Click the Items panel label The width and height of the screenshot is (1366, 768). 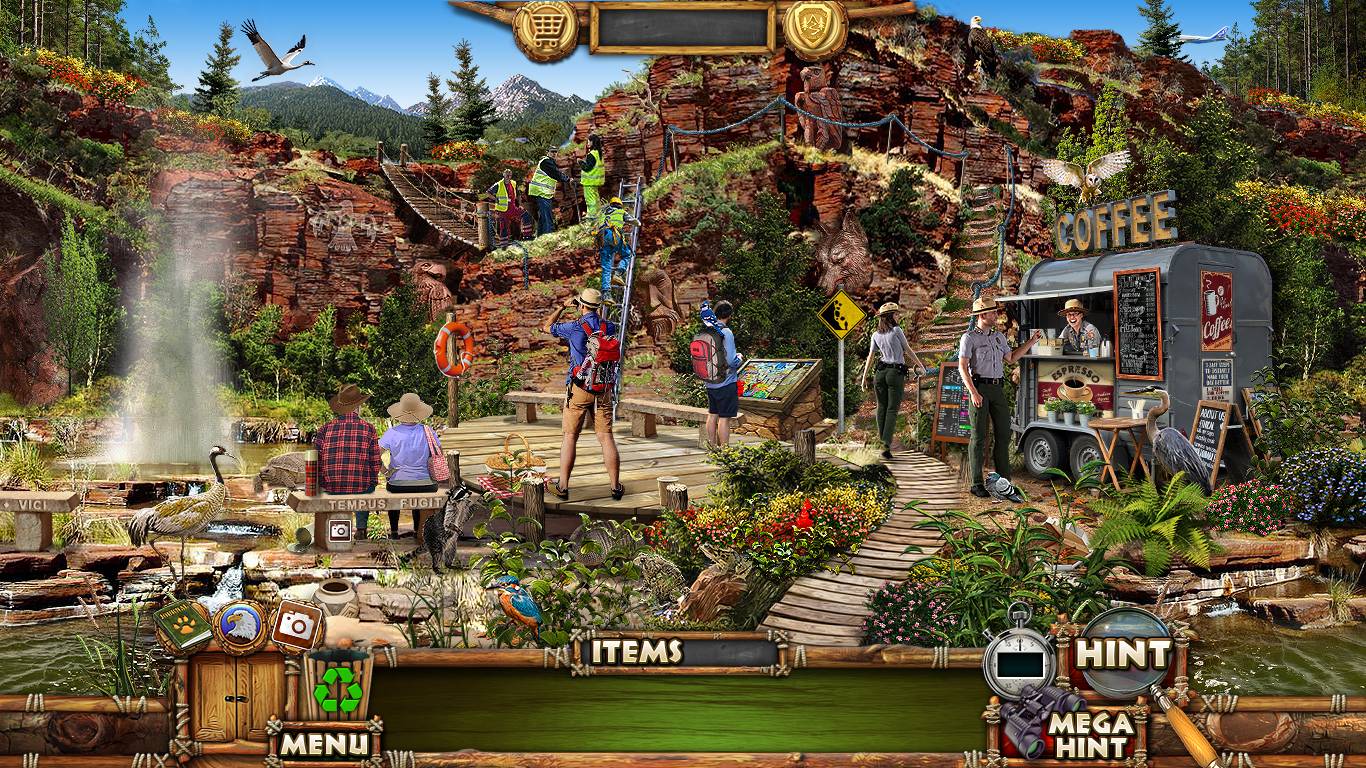click(635, 652)
